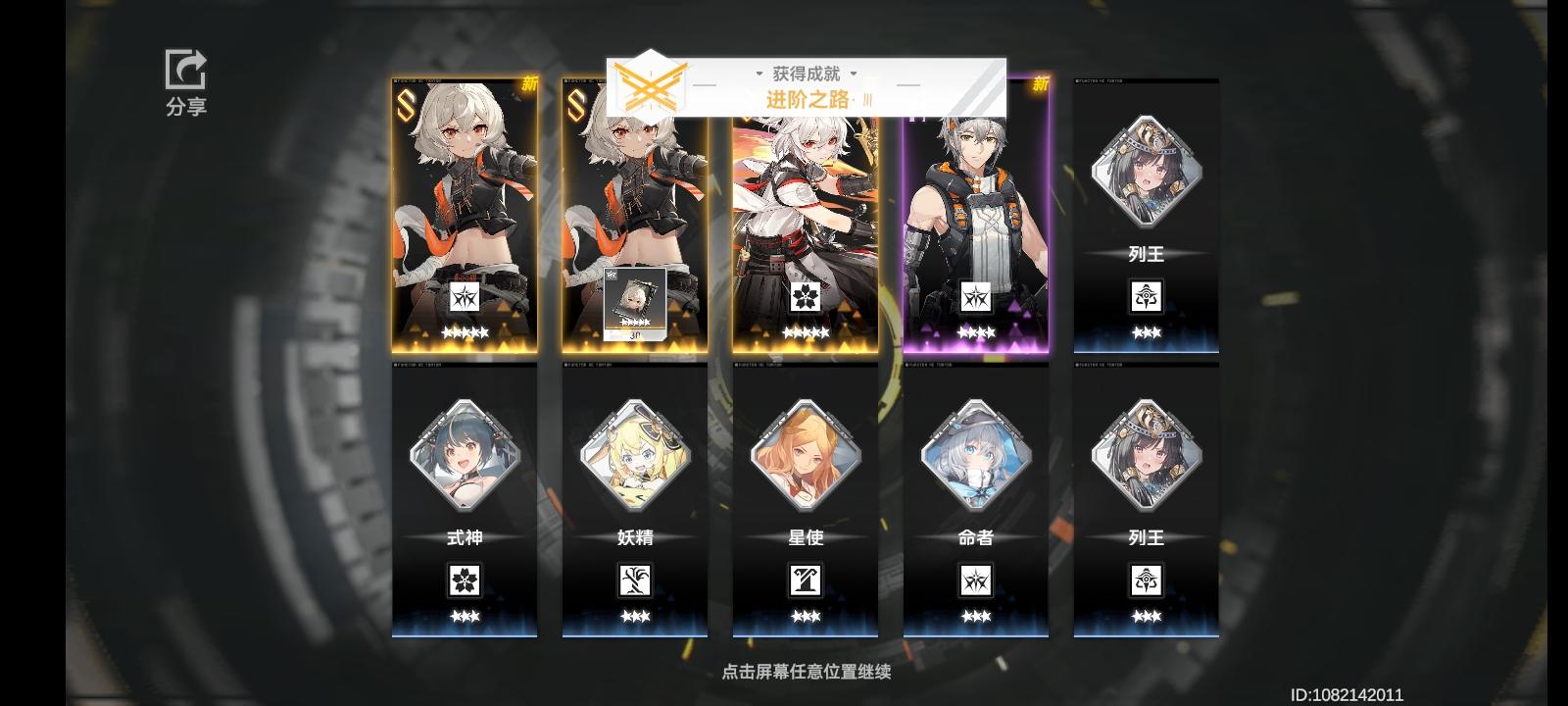
Task: Select the letter emblem icon under 星使
Action: click(x=806, y=580)
